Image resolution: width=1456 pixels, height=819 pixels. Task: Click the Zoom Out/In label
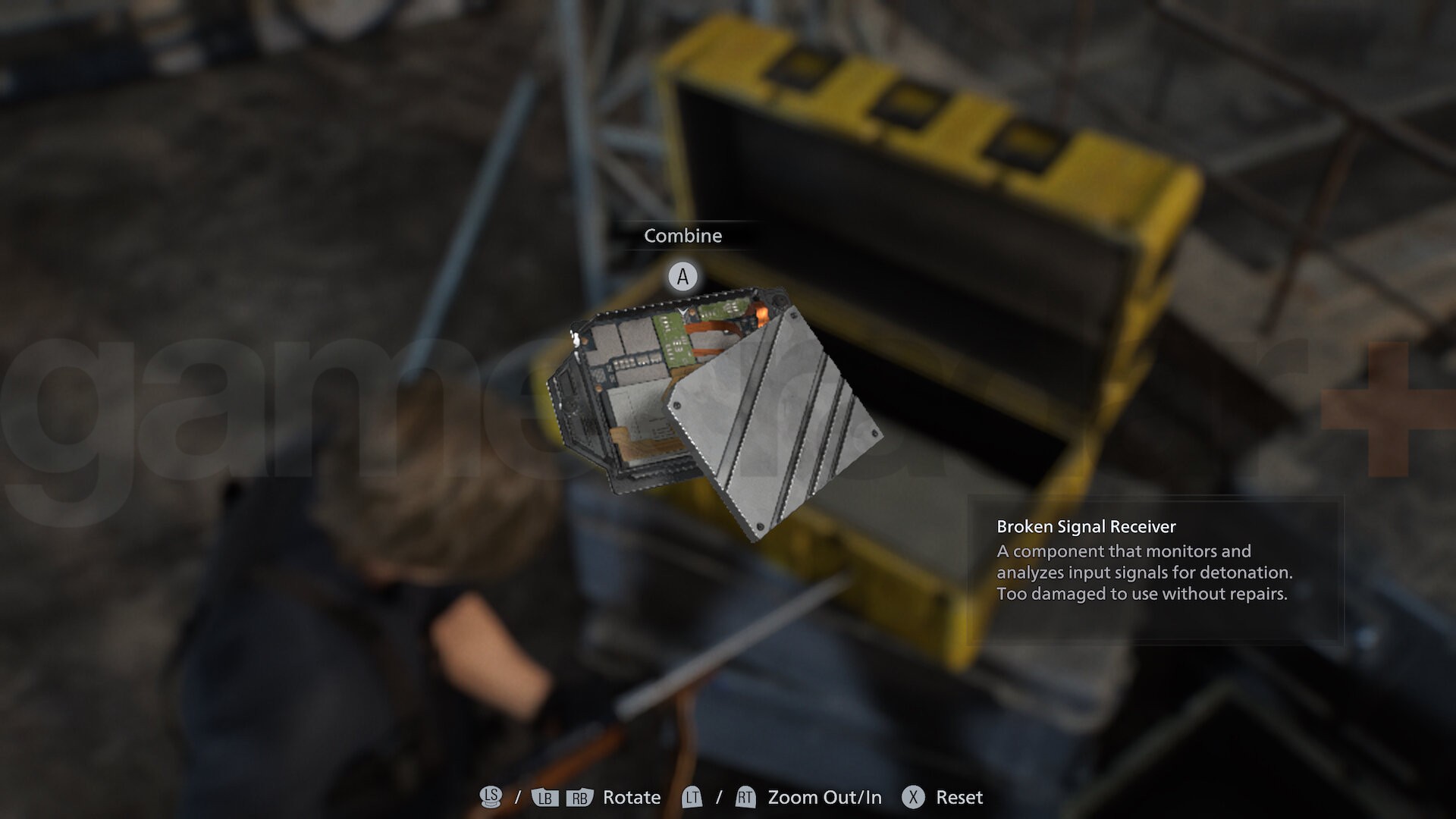[824, 798]
